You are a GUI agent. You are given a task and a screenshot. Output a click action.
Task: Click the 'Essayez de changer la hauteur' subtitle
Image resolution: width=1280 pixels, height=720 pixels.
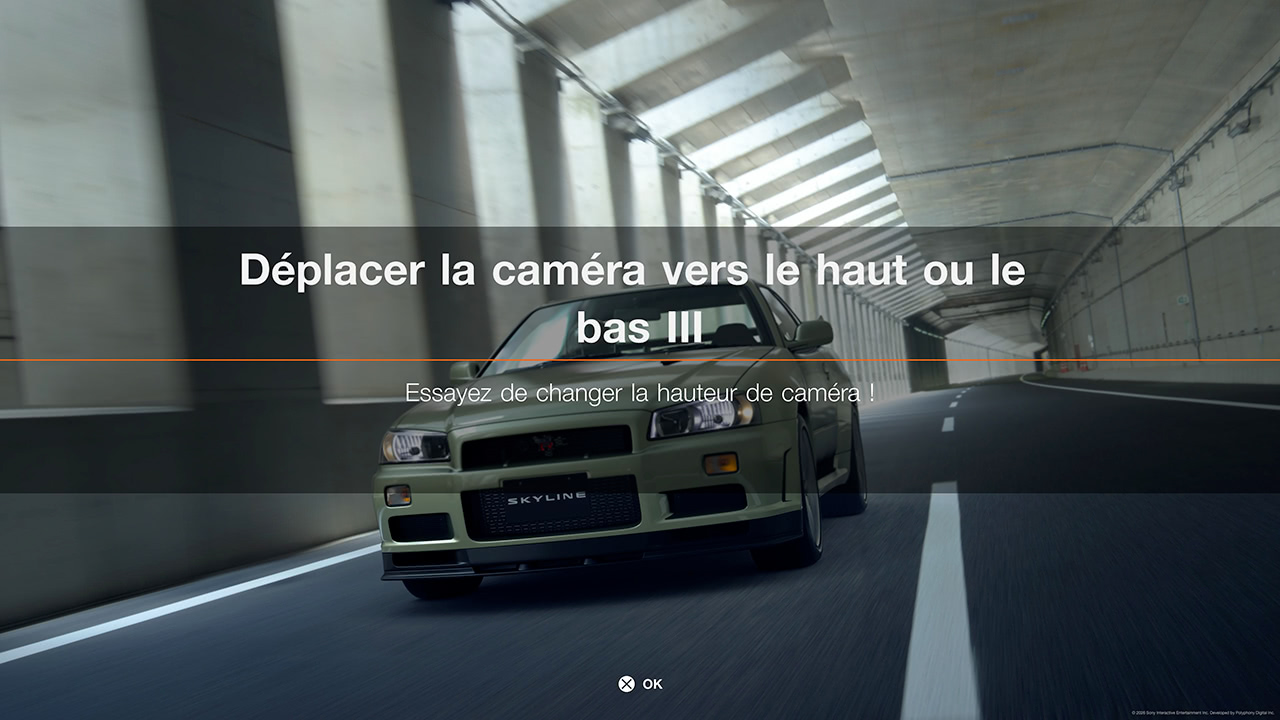pos(640,393)
